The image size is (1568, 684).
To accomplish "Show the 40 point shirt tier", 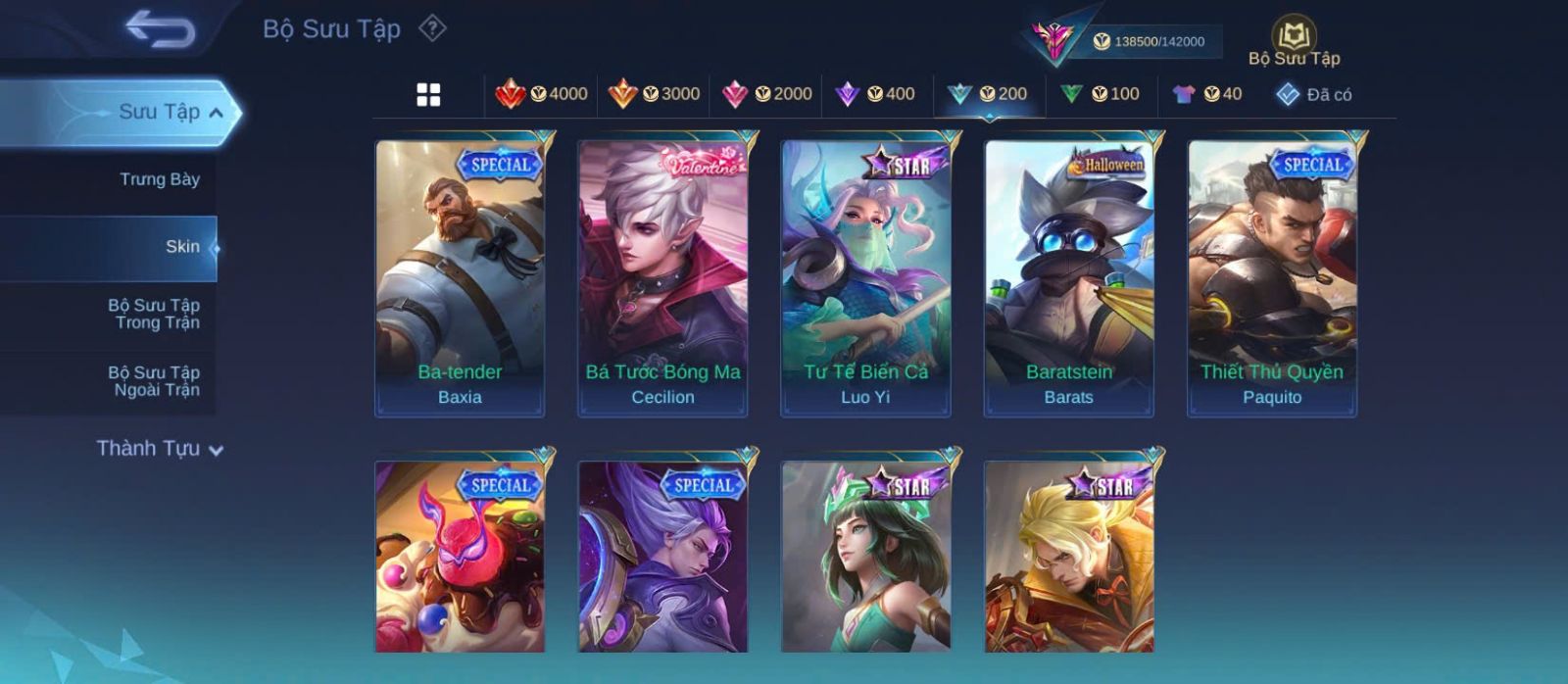I will (1207, 94).
